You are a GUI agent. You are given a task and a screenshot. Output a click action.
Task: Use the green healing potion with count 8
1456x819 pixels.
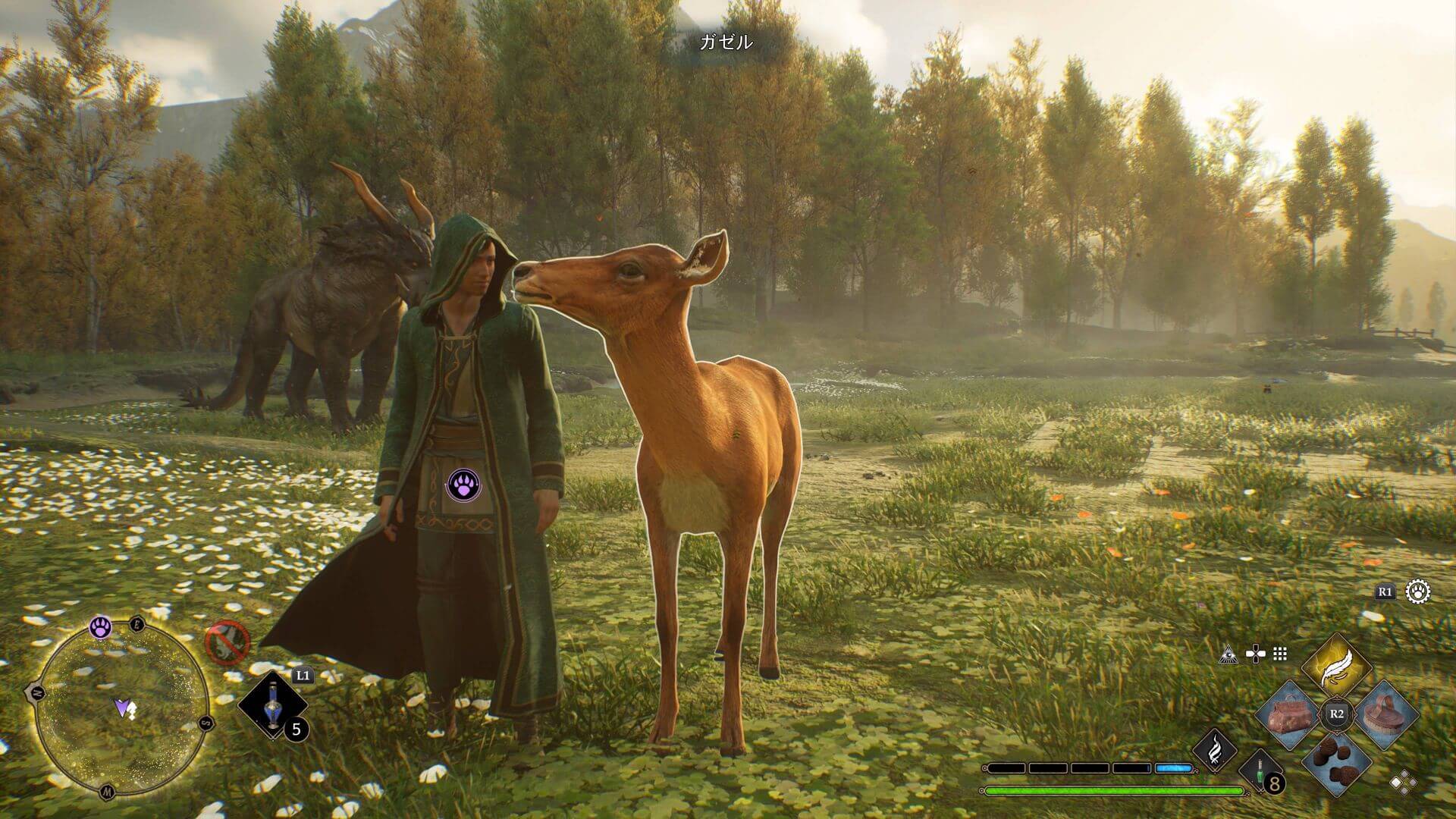coord(1261,776)
